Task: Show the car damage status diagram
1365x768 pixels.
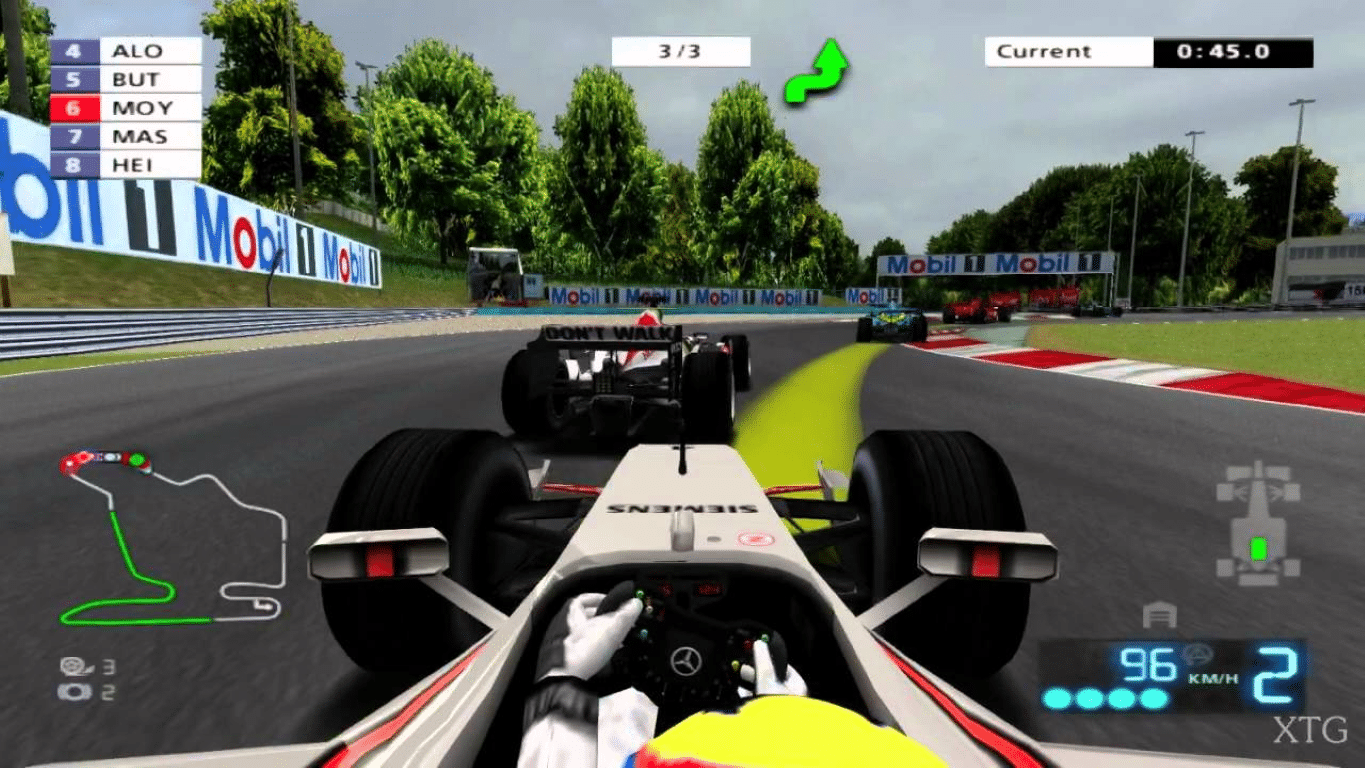Action: point(1257,522)
